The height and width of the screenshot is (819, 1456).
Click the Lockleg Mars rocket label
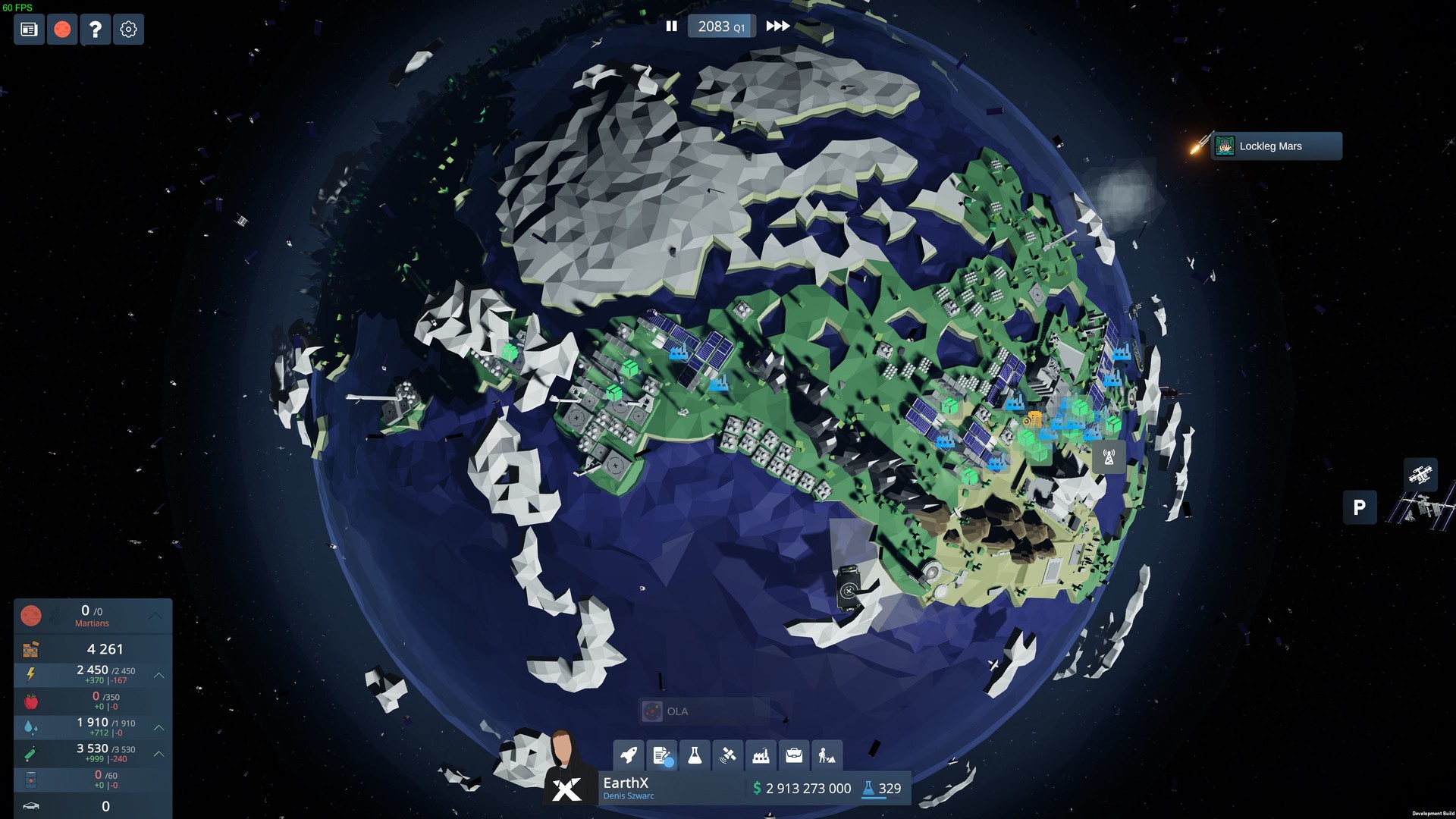click(1276, 146)
